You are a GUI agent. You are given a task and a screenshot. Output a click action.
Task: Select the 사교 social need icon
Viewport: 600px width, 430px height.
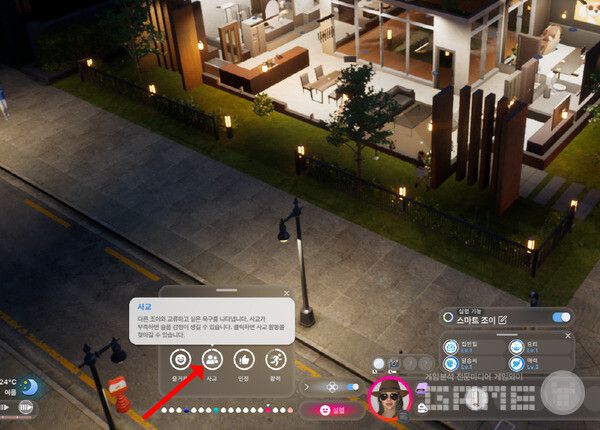tap(212, 359)
